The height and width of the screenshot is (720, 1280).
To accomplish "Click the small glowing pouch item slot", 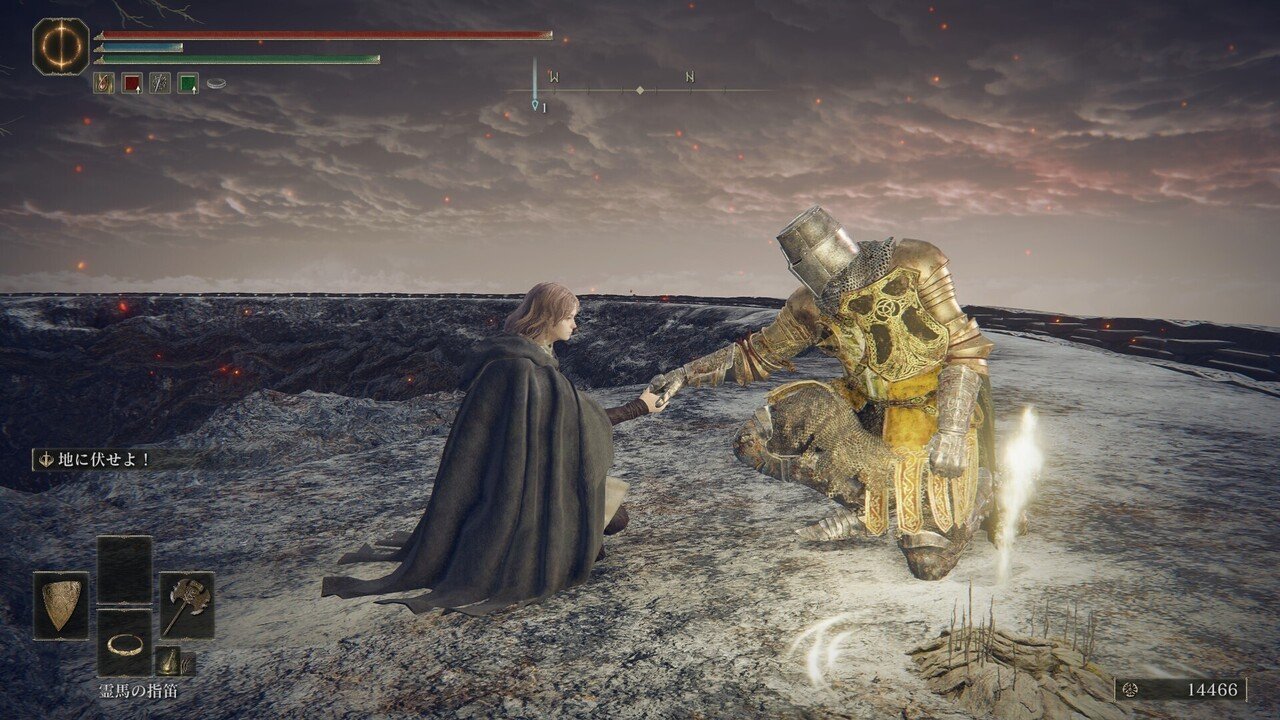I will point(168,660).
